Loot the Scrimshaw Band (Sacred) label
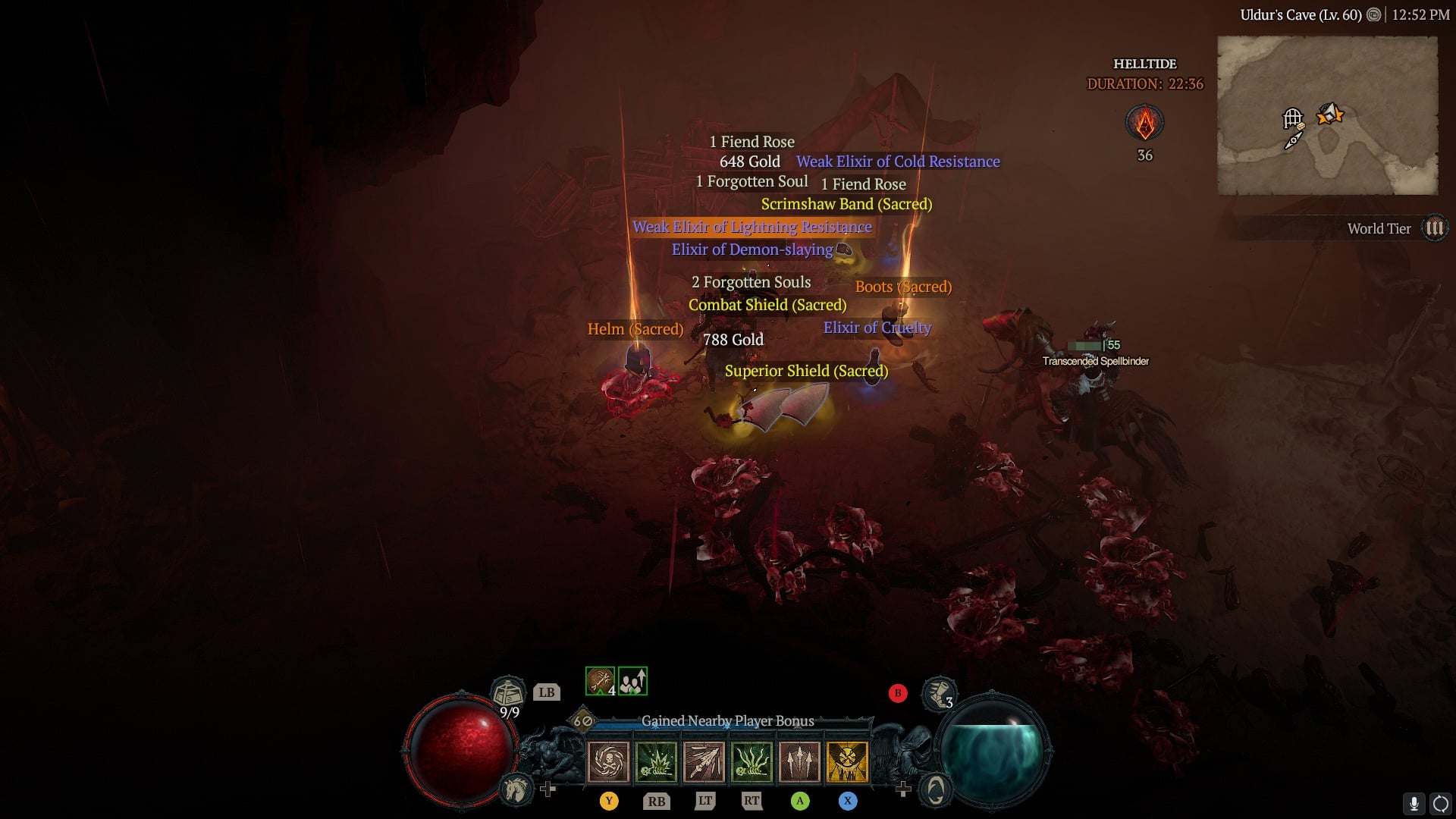The image size is (1456, 819). [x=846, y=204]
